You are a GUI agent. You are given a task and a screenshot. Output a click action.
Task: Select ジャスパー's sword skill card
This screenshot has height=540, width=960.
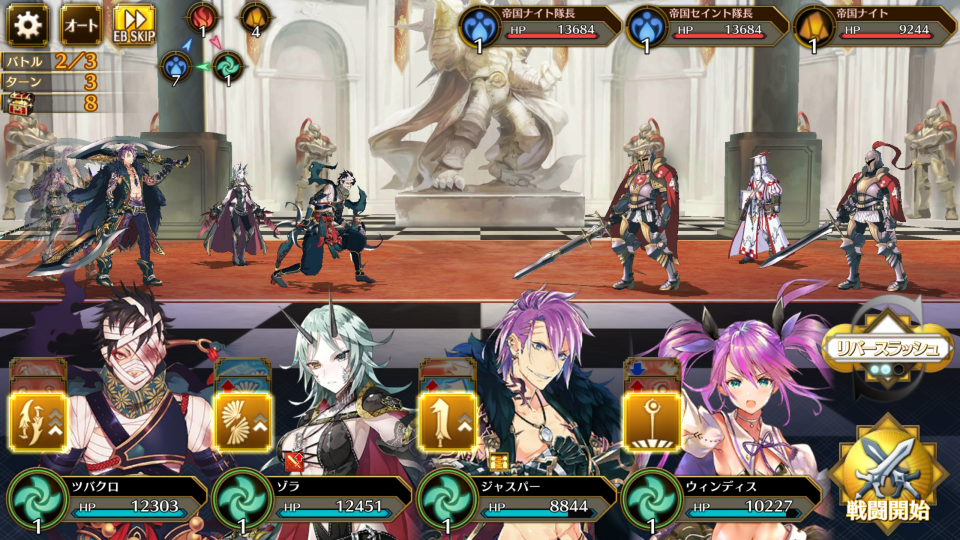[447, 420]
